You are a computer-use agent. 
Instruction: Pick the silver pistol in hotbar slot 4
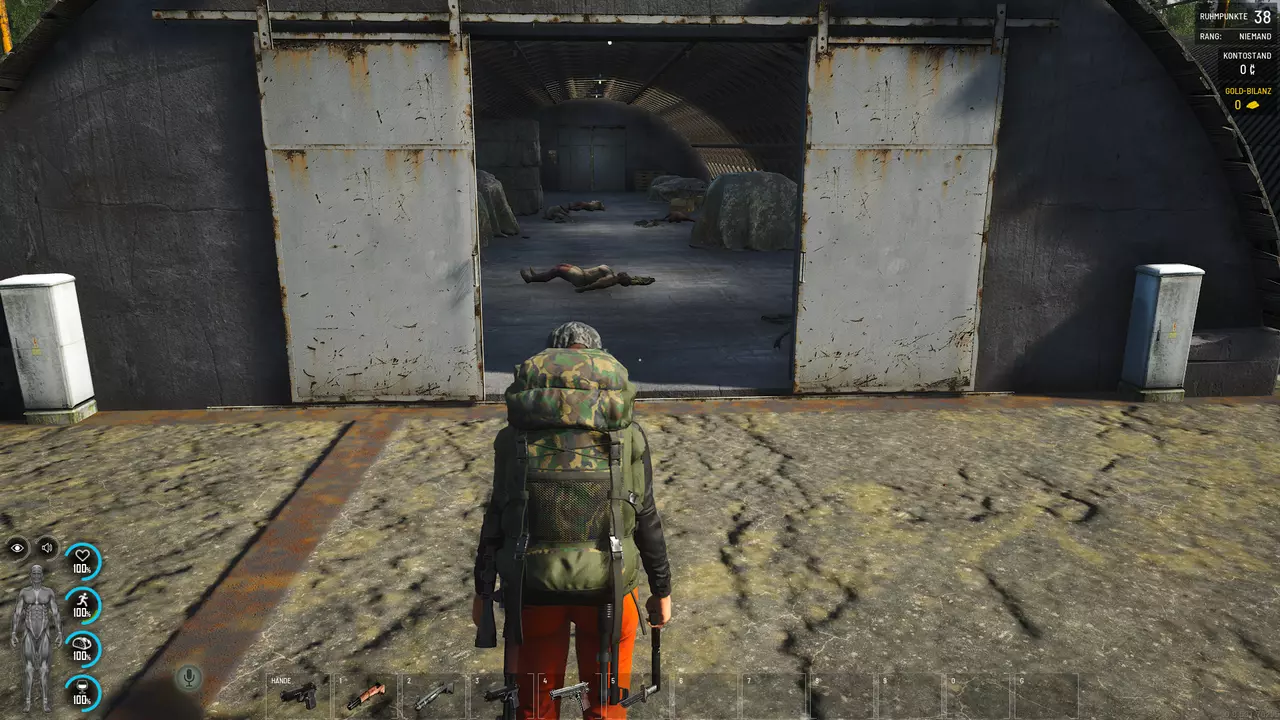point(570,694)
